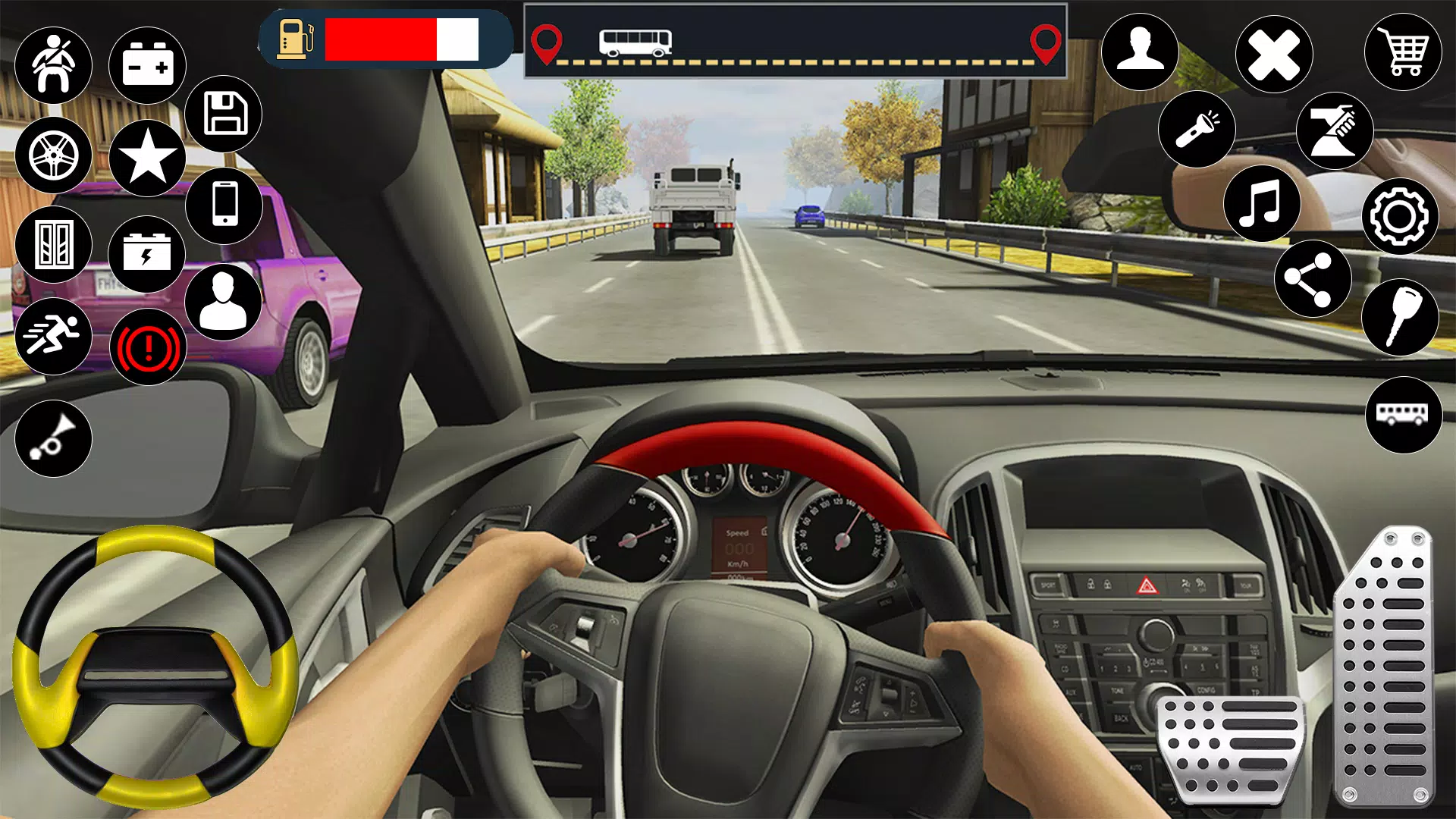Select the seatbelt safety icon
Image resolution: width=1456 pixels, height=819 pixels.
(55, 64)
